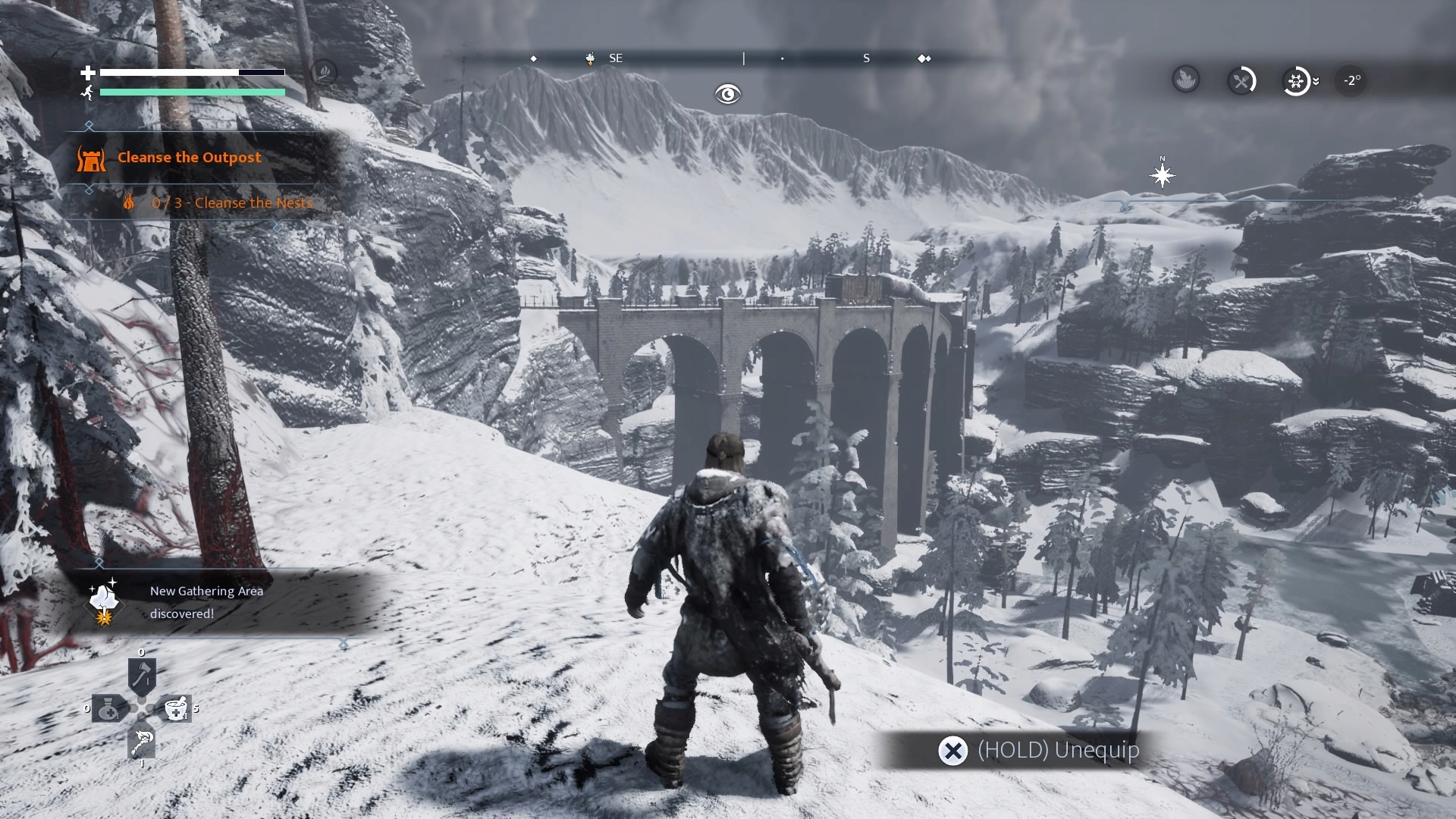The height and width of the screenshot is (819, 1456).
Task: Click the hunger fork and spoon icon
Action: pos(1241,80)
